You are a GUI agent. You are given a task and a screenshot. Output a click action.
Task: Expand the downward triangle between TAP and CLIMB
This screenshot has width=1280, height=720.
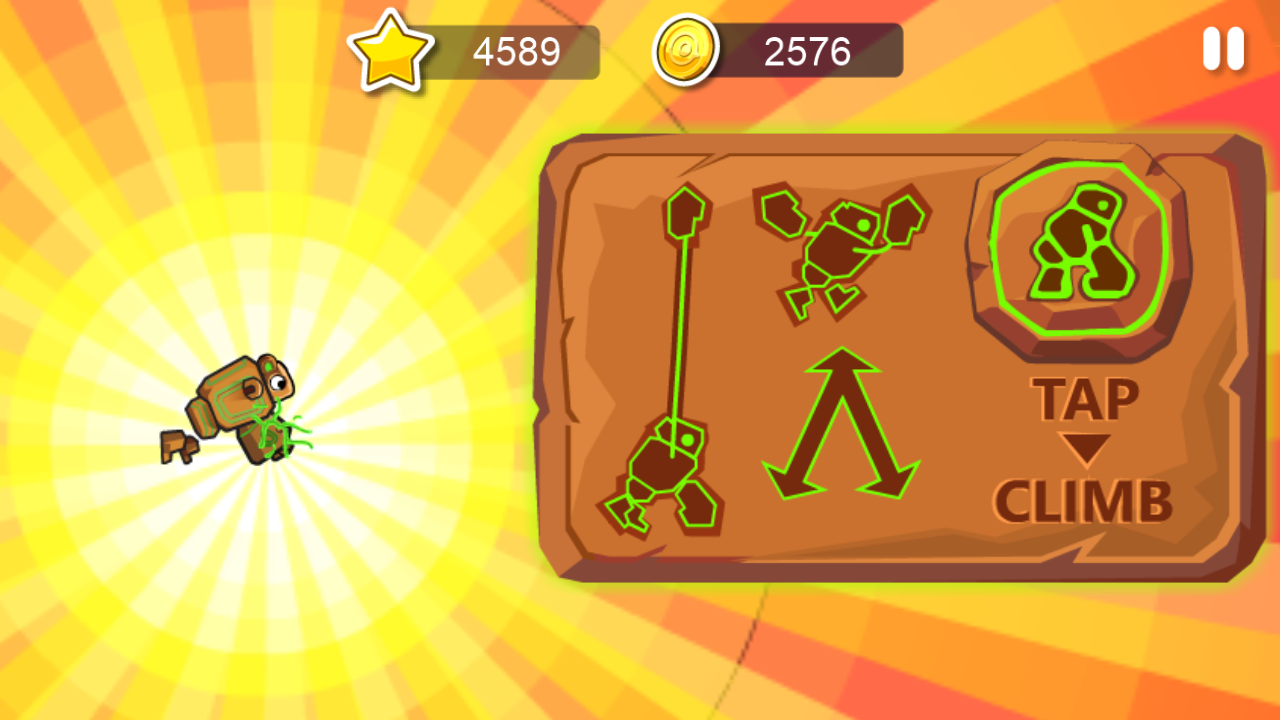(1085, 447)
